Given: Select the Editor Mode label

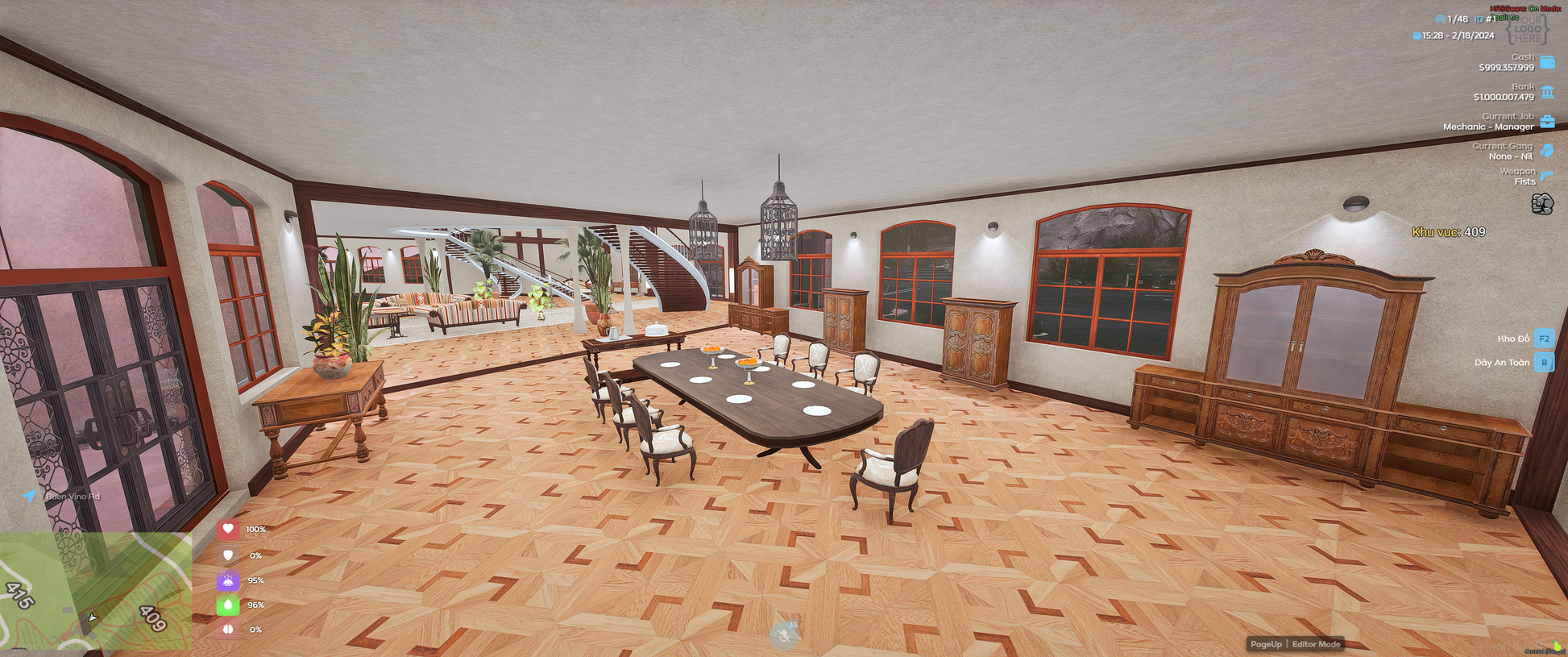Looking at the screenshot, I should pyautogui.click(x=1316, y=644).
